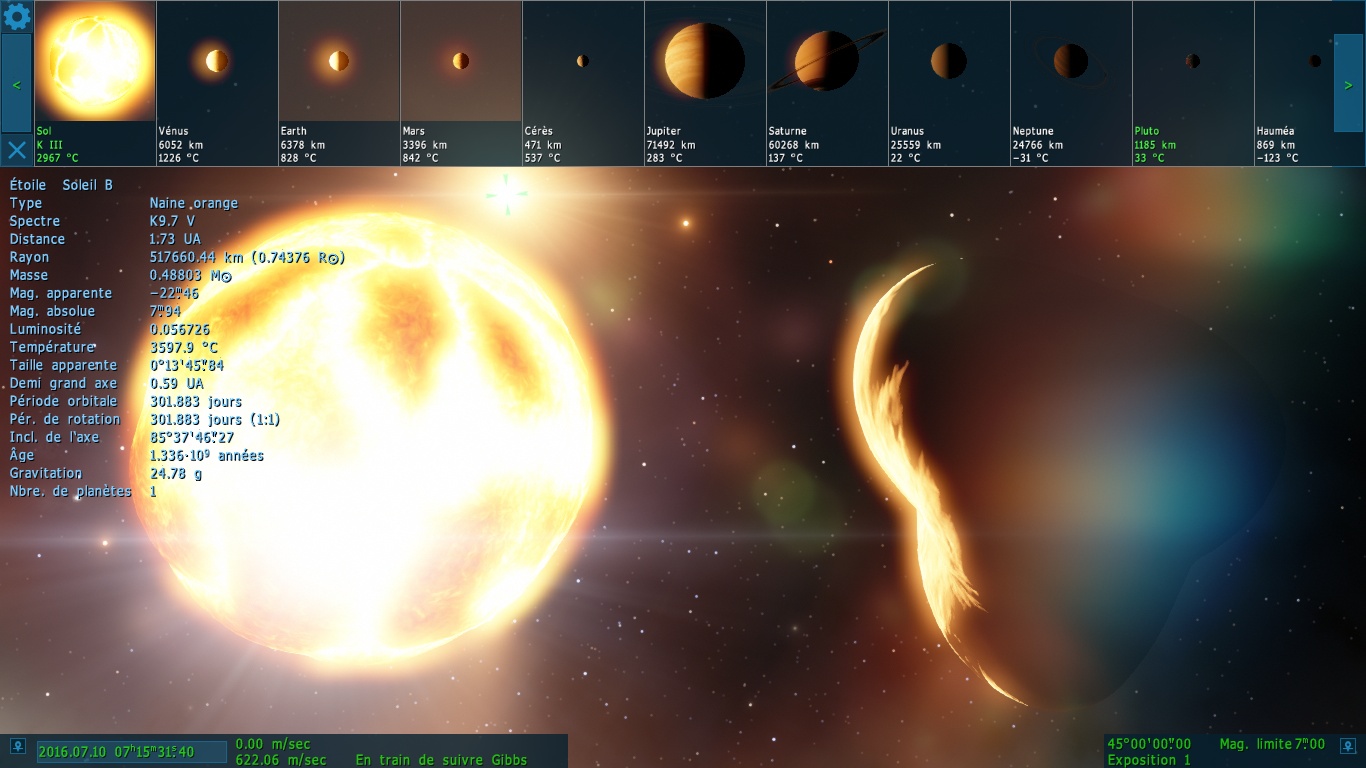Image resolution: width=1366 pixels, height=768 pixels.
Task: Open the settings gear icon
Action: [x=17, y=17]
